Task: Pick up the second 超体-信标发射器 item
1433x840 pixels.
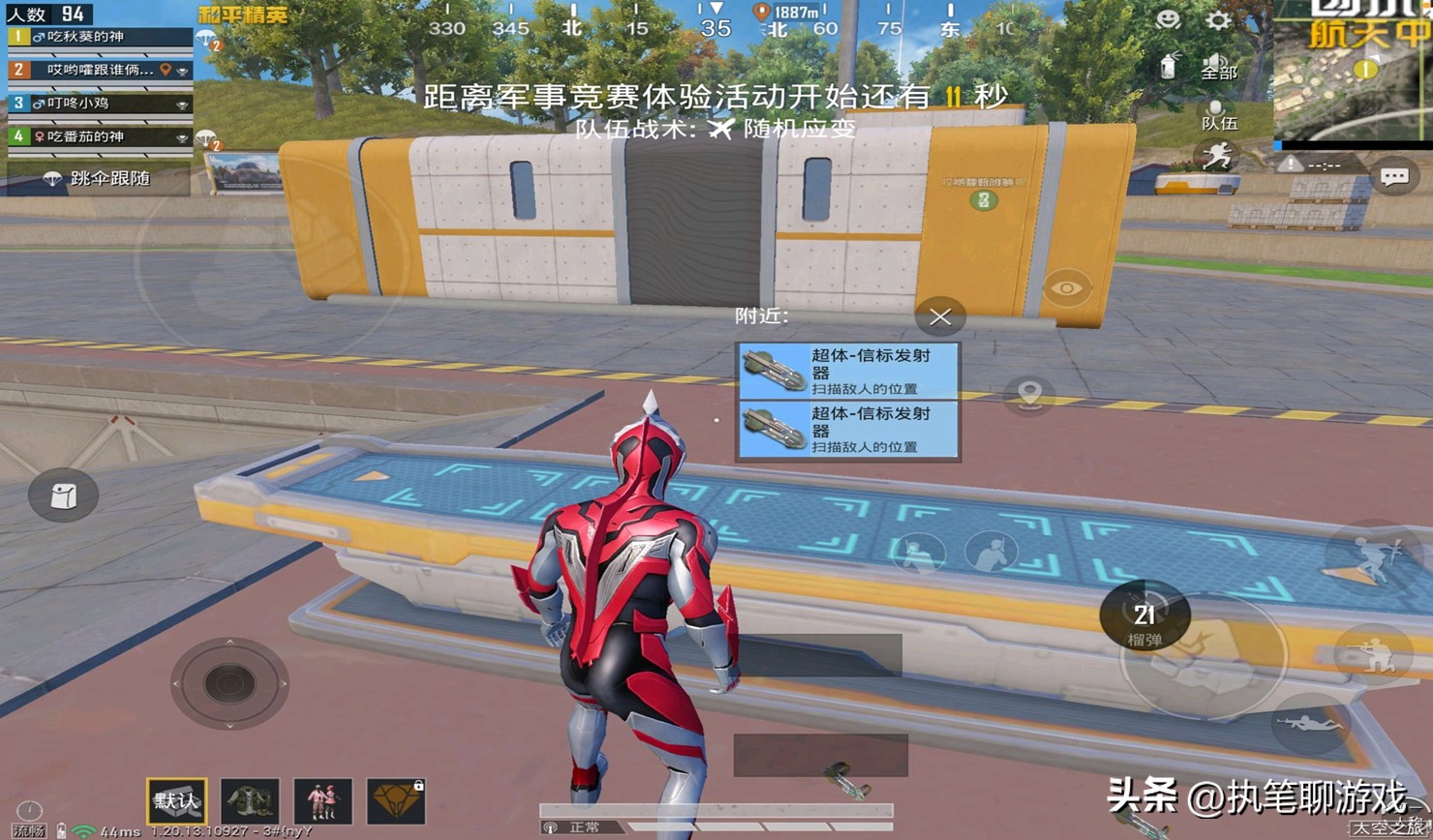Action: coord(848,430)
